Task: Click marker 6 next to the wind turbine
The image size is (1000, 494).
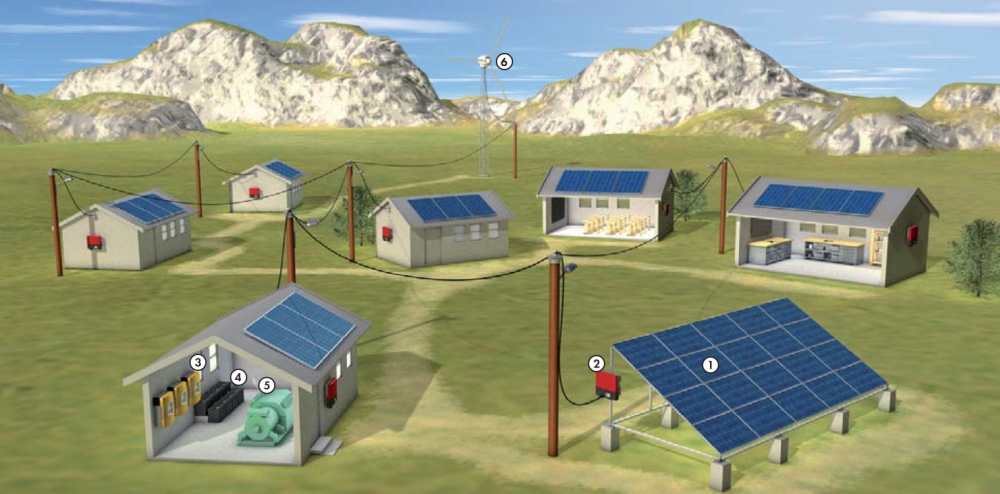Action: pyautogui.click(x=504, y=62)
